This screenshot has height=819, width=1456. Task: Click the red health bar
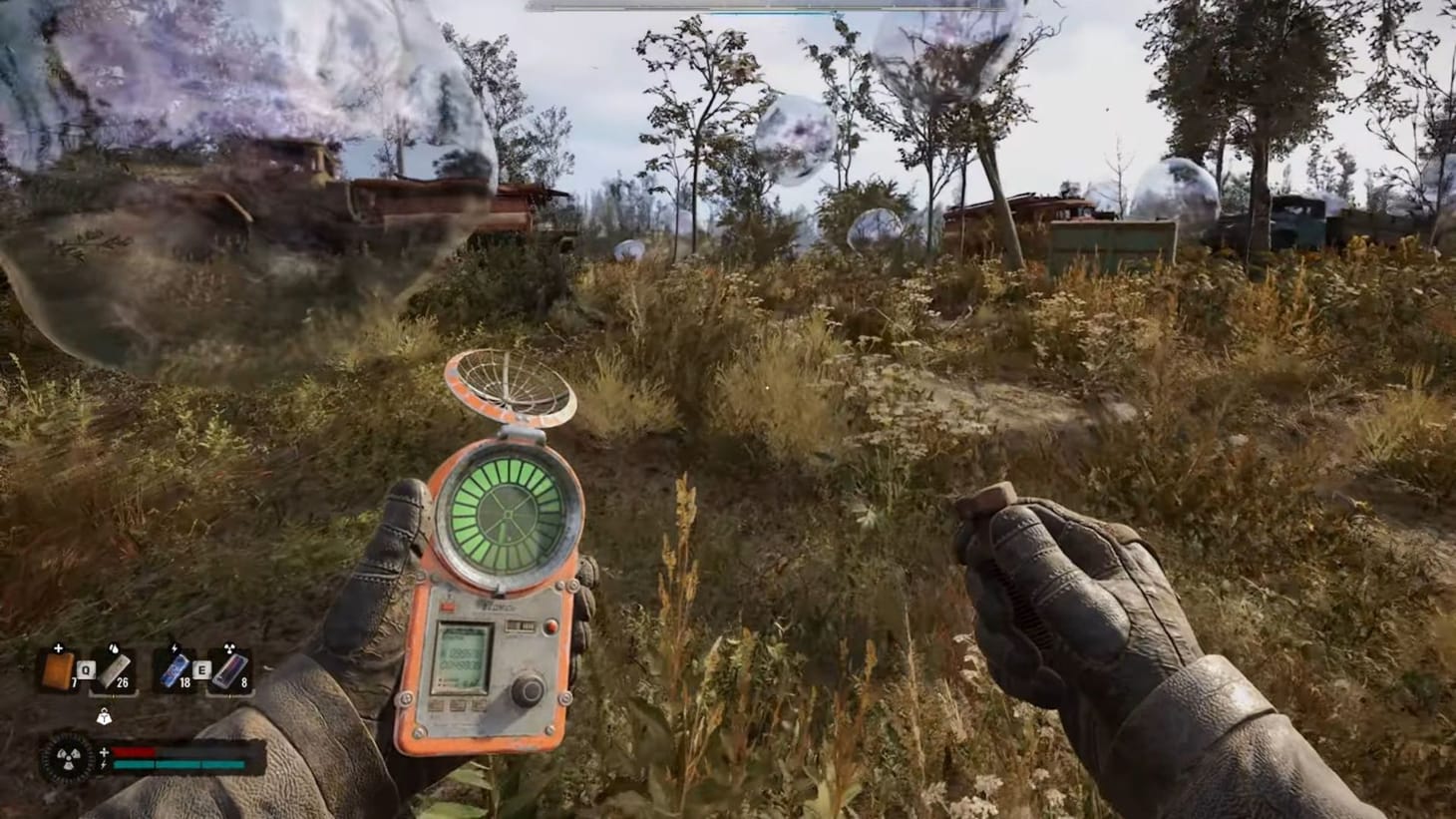pos(133,750)
